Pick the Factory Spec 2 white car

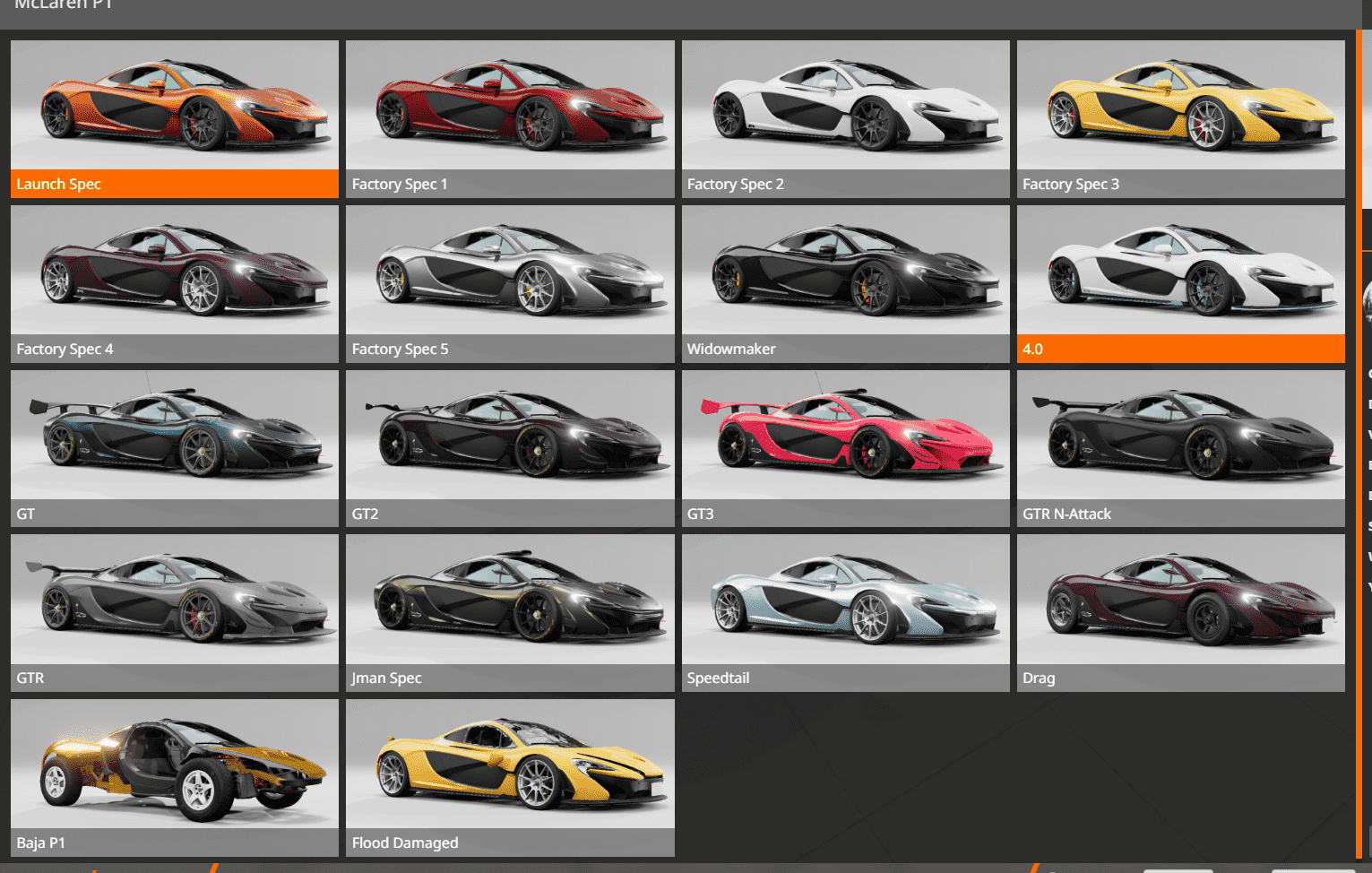click(845, 118)
